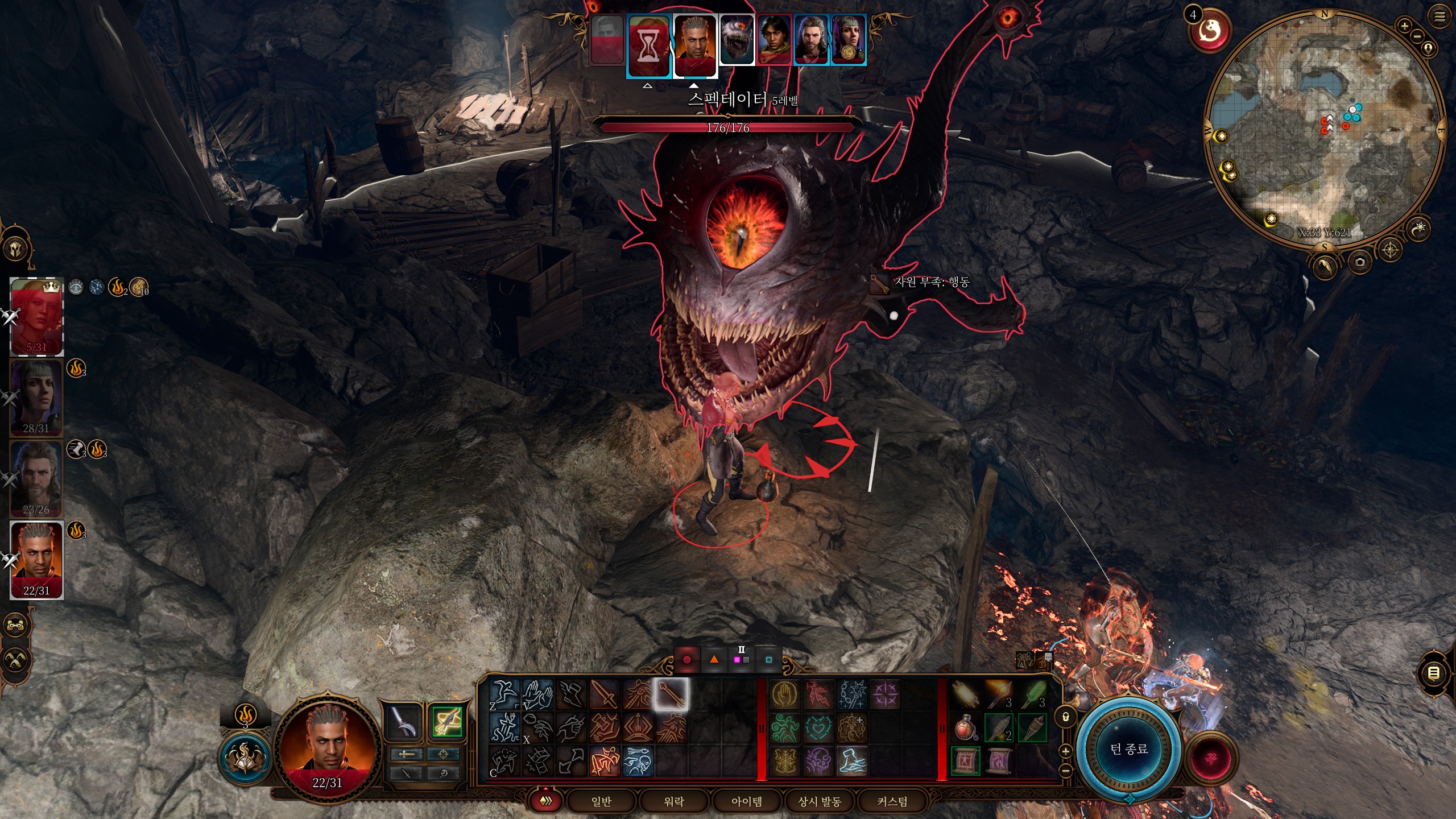1456x819 pixels.
Task: Use the red healing potion slot
Action: pyautogui.click(x=965, y=728)
